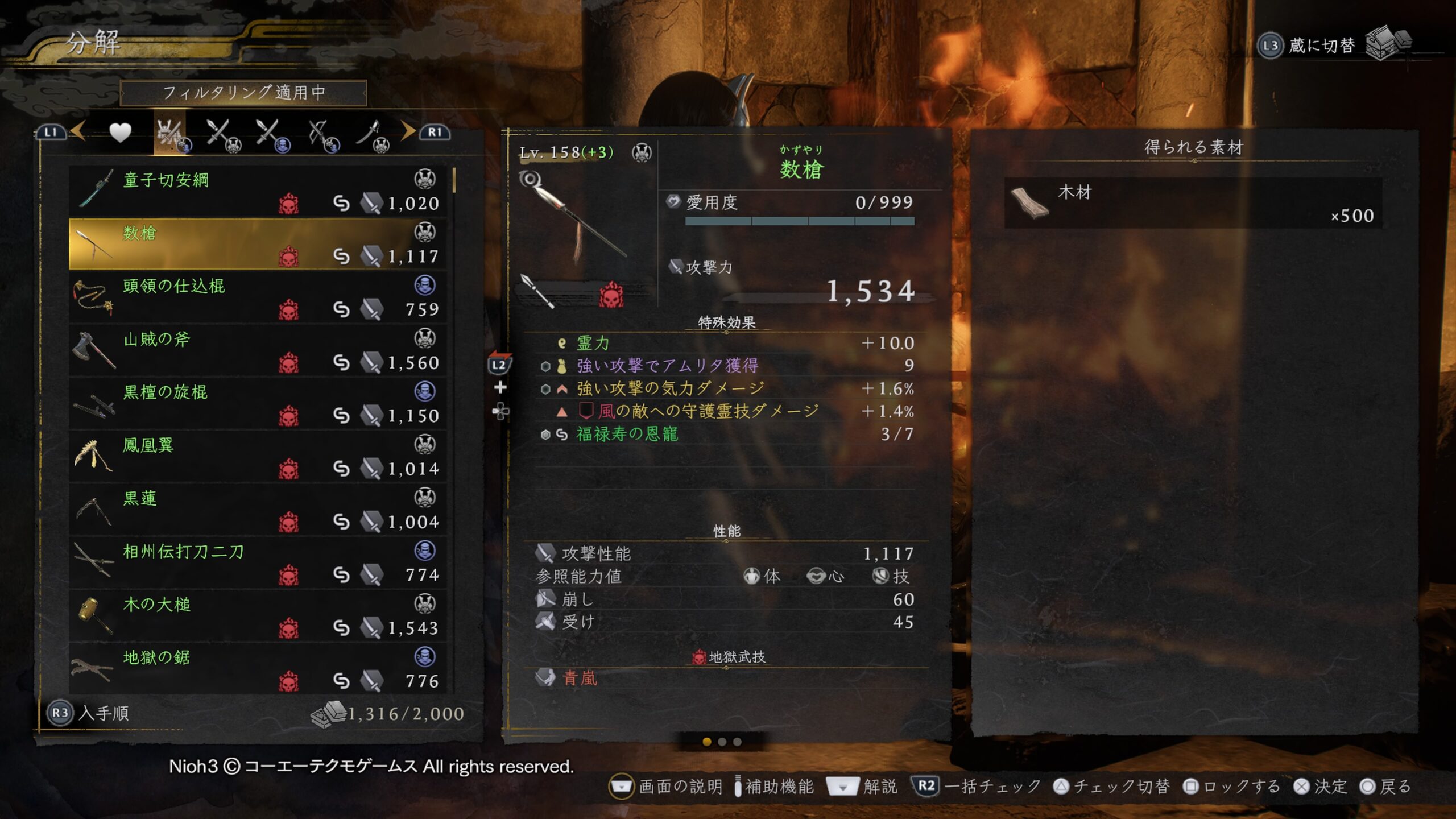Screen dimensions: 1456x819
Task: Click the left gold tab arrow
Action: [78, 131]
